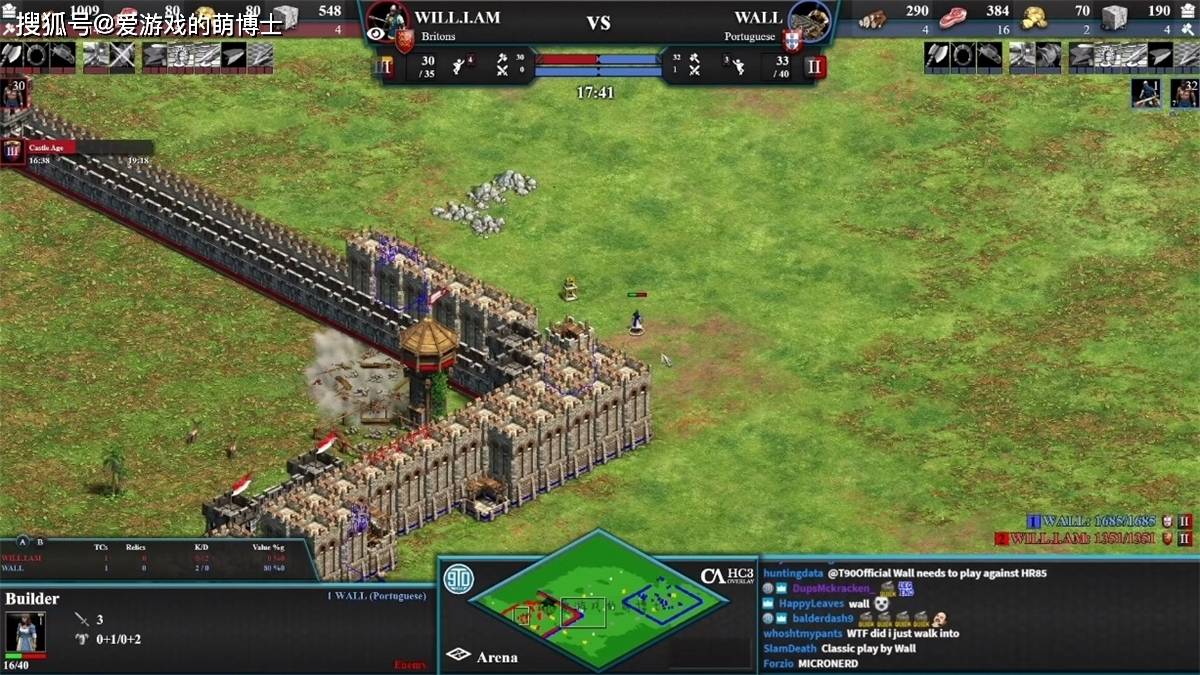Click the minimap of the Arena
This screenshot has height=675, width=1200.
tap(599, 599)
